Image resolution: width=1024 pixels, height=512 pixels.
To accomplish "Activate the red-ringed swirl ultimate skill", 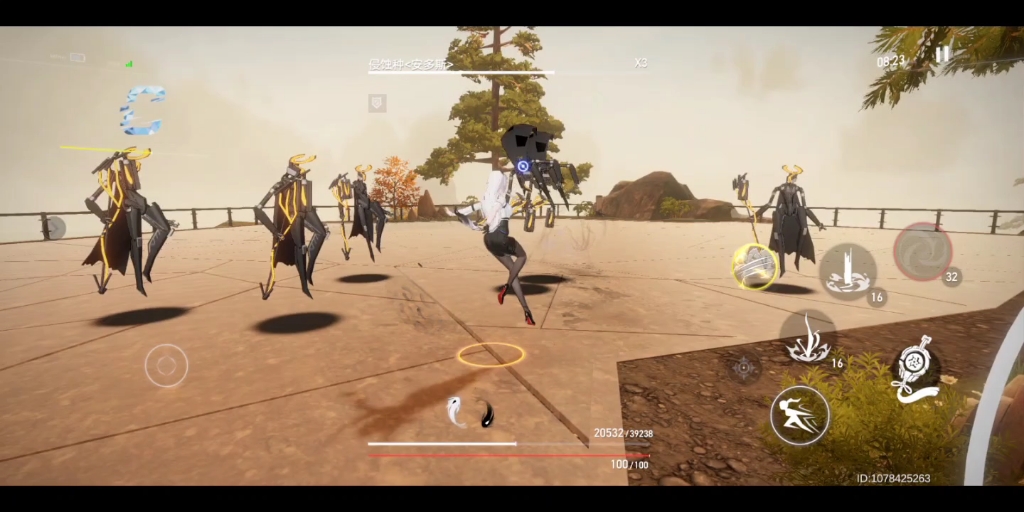I will [x=921, y=251].
